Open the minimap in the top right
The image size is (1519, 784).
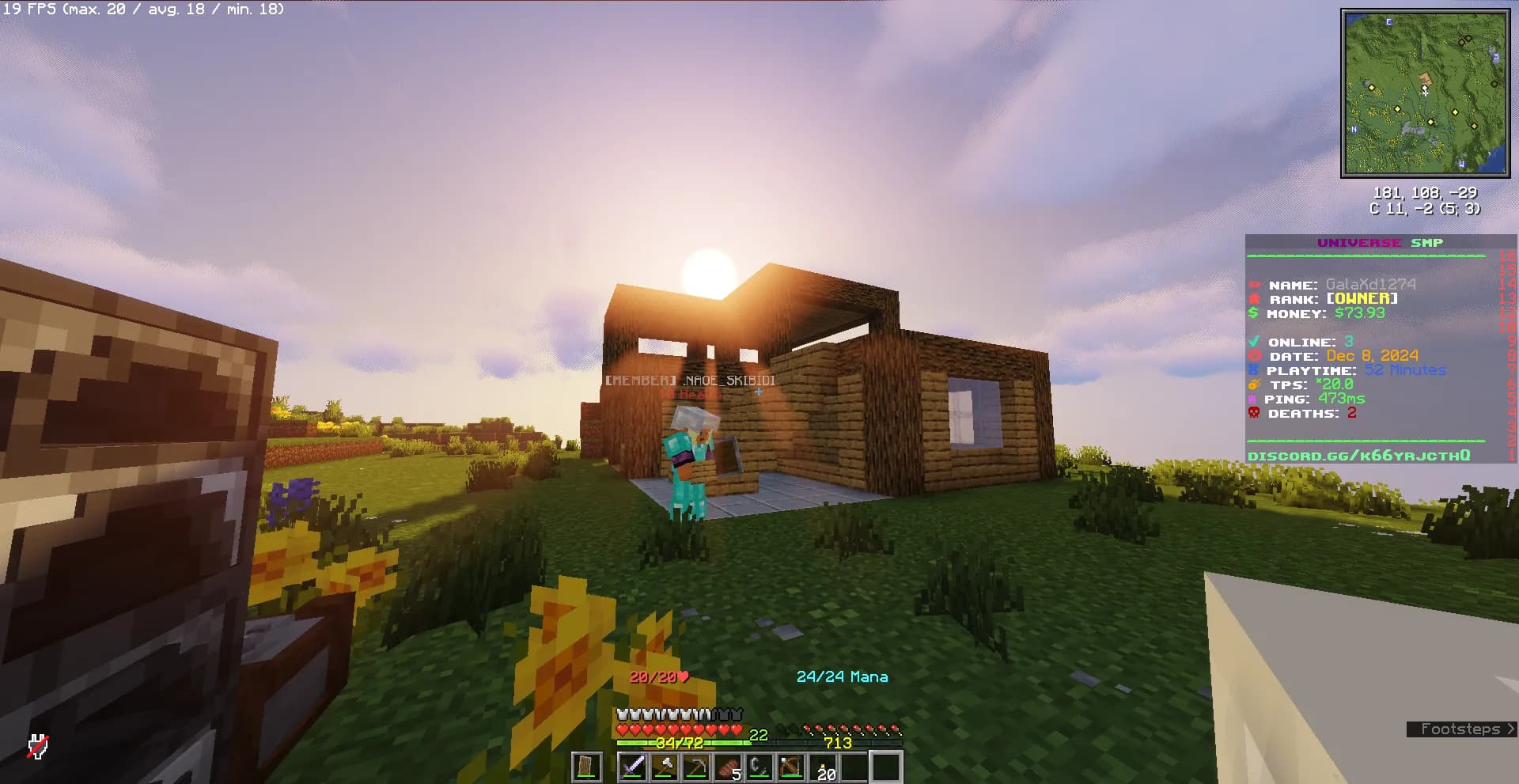point(1426,93)
